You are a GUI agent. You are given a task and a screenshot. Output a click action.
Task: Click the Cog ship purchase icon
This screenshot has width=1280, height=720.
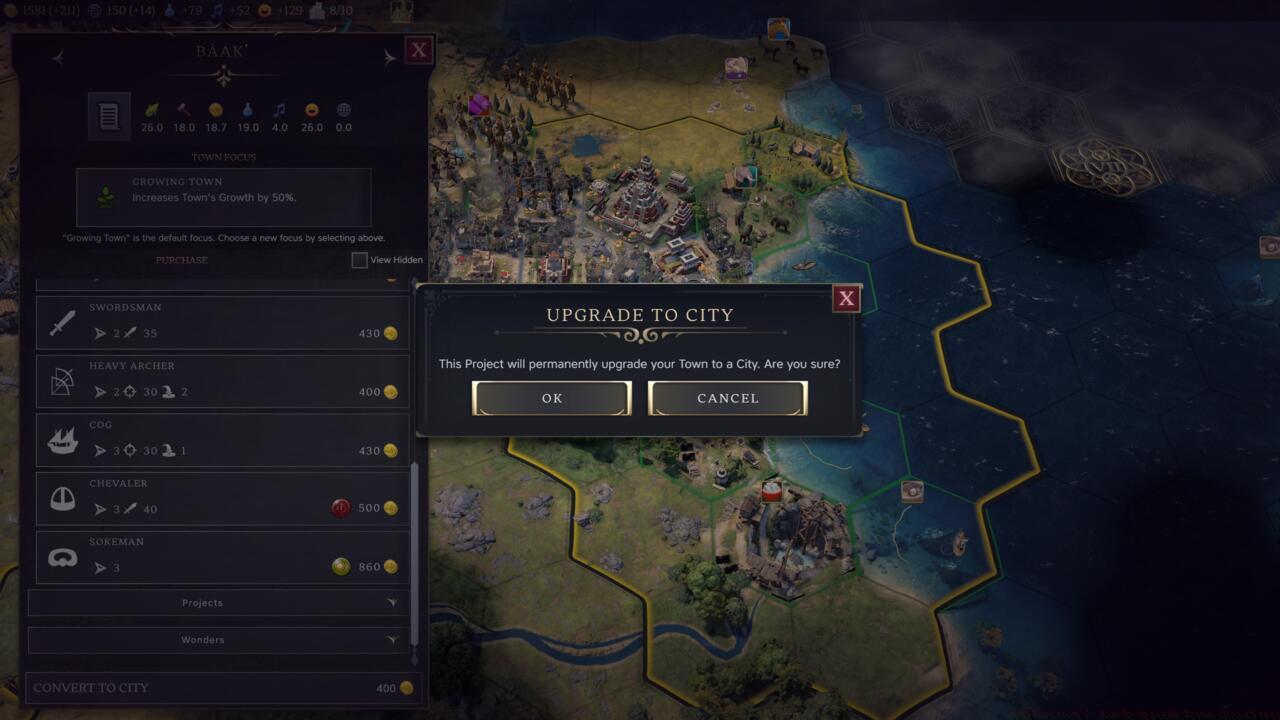click(x=60, y=438)
